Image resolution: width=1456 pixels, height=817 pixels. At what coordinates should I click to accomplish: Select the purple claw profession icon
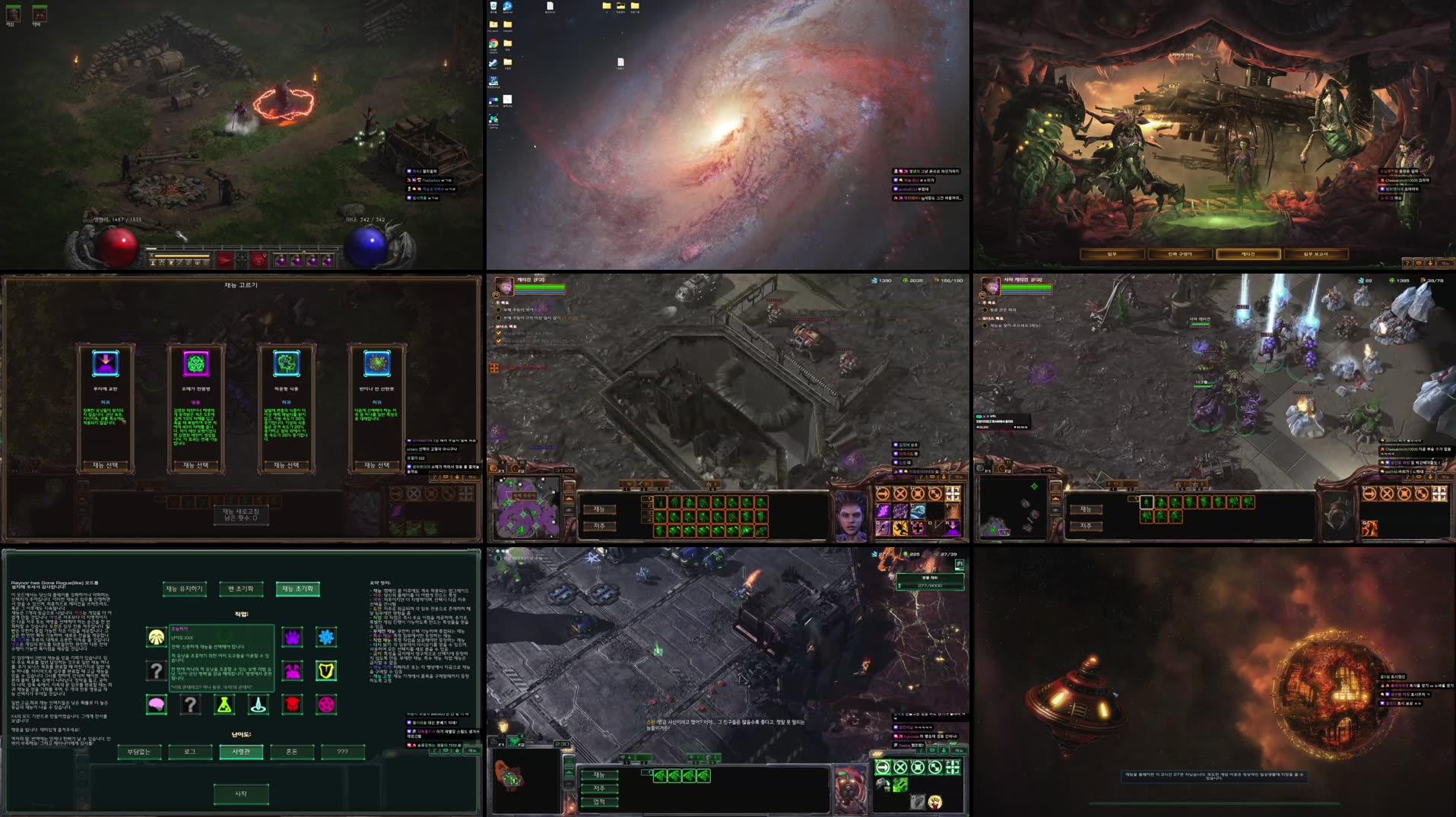click(x=293, y=637)
